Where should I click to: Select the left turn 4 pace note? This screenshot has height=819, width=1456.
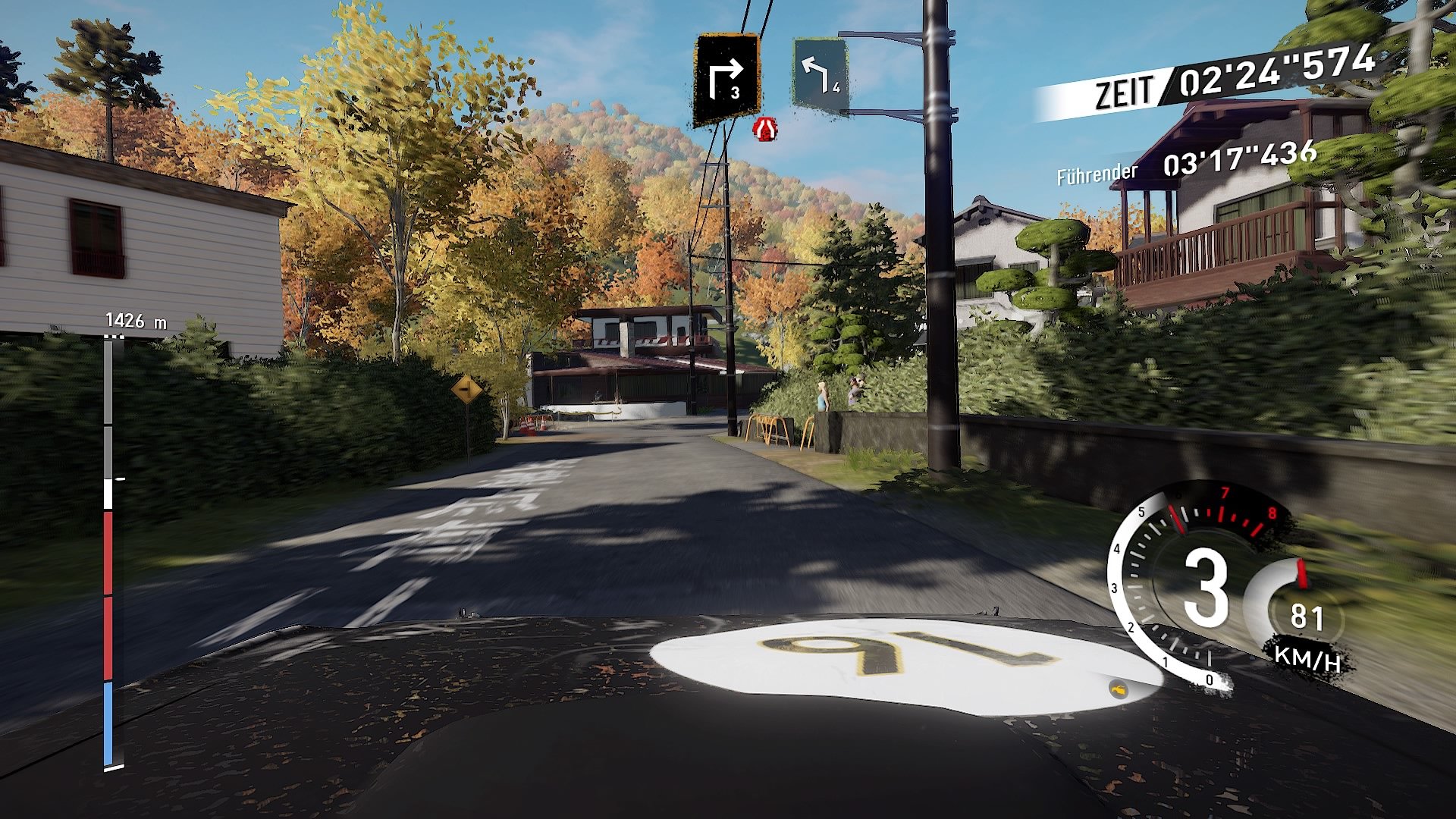coord(820,75)
